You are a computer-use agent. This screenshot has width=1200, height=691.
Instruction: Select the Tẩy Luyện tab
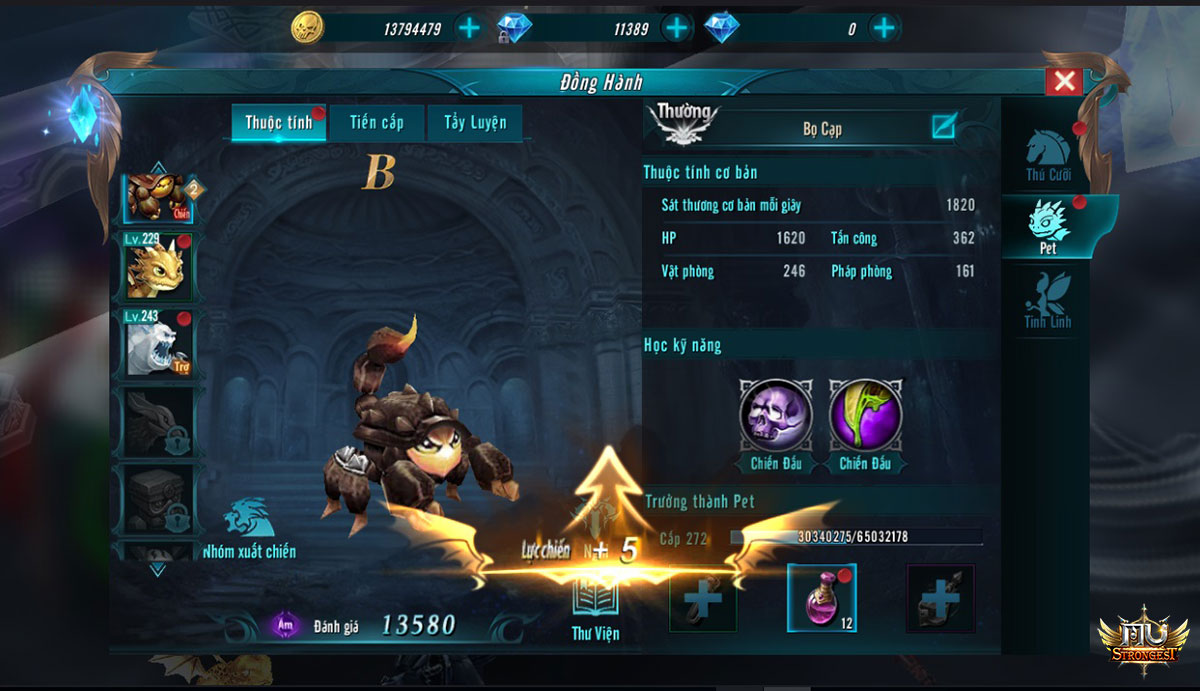pyautogui.click(x=475, y=123)
